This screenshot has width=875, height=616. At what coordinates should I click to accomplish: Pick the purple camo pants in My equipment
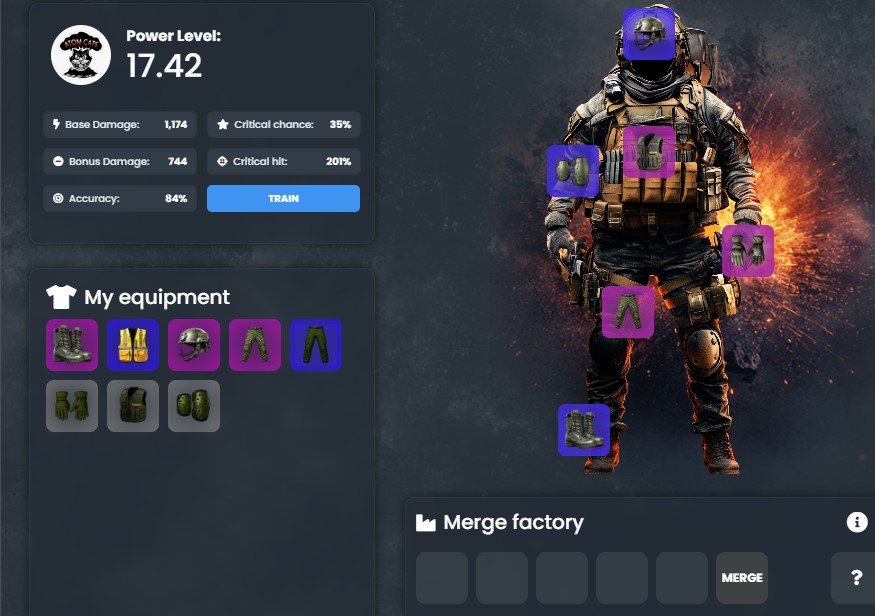[255, 345]
